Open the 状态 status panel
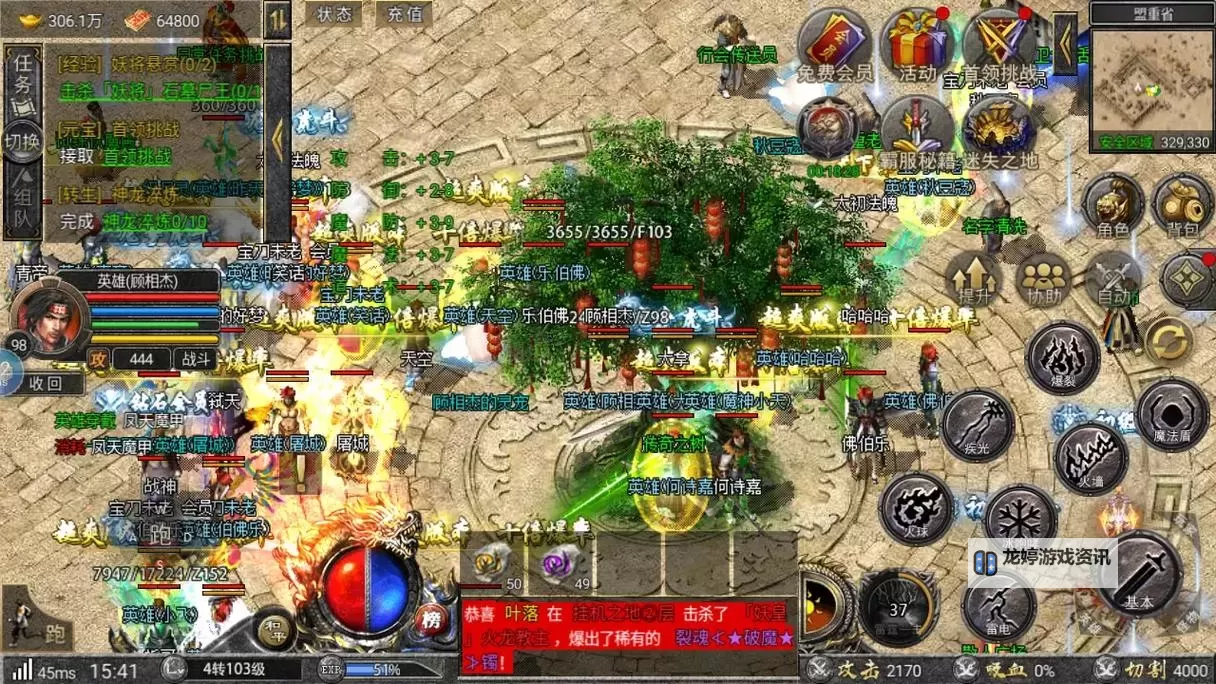1216x684 pixels. [334, 14]
